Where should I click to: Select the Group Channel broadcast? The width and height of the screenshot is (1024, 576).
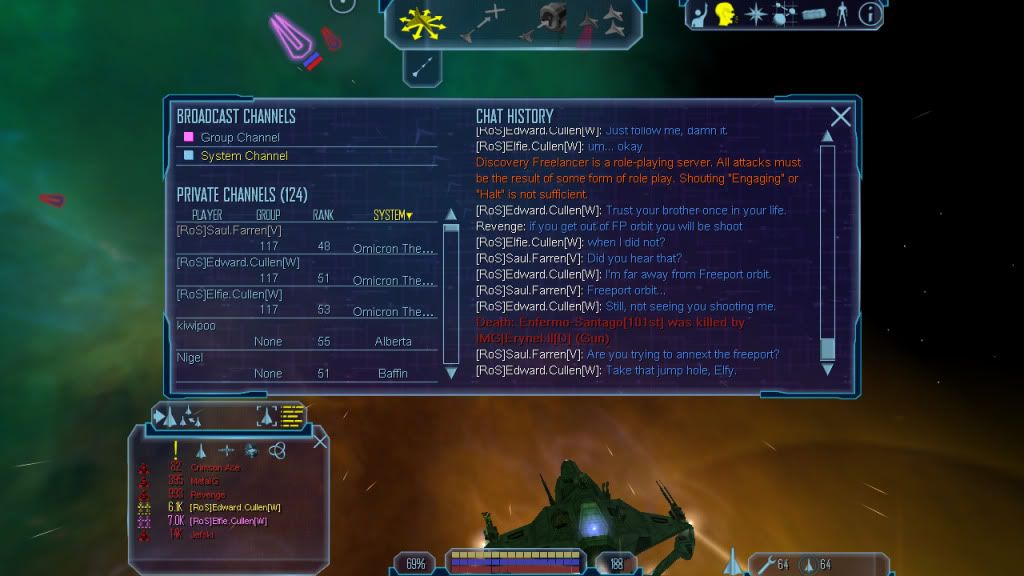[240, 137]
